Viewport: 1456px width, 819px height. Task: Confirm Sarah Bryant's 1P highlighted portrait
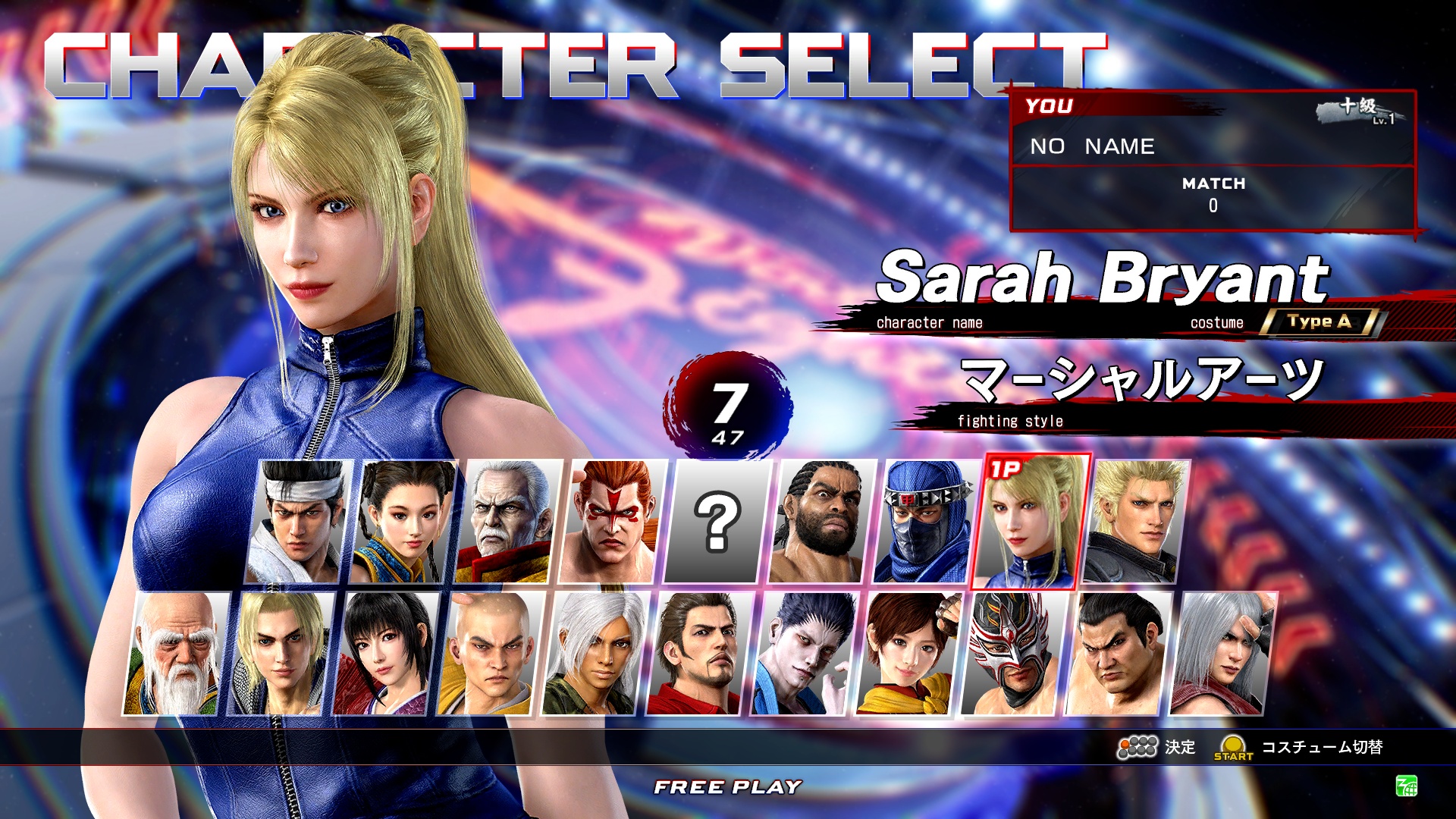pos(1031,522)
